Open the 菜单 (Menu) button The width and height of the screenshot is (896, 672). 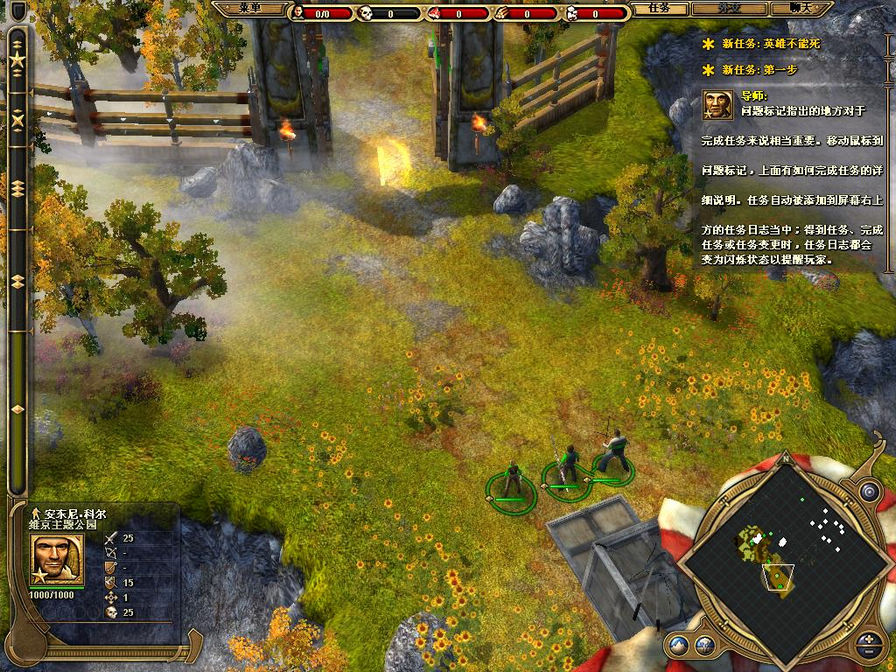[250, 9]
